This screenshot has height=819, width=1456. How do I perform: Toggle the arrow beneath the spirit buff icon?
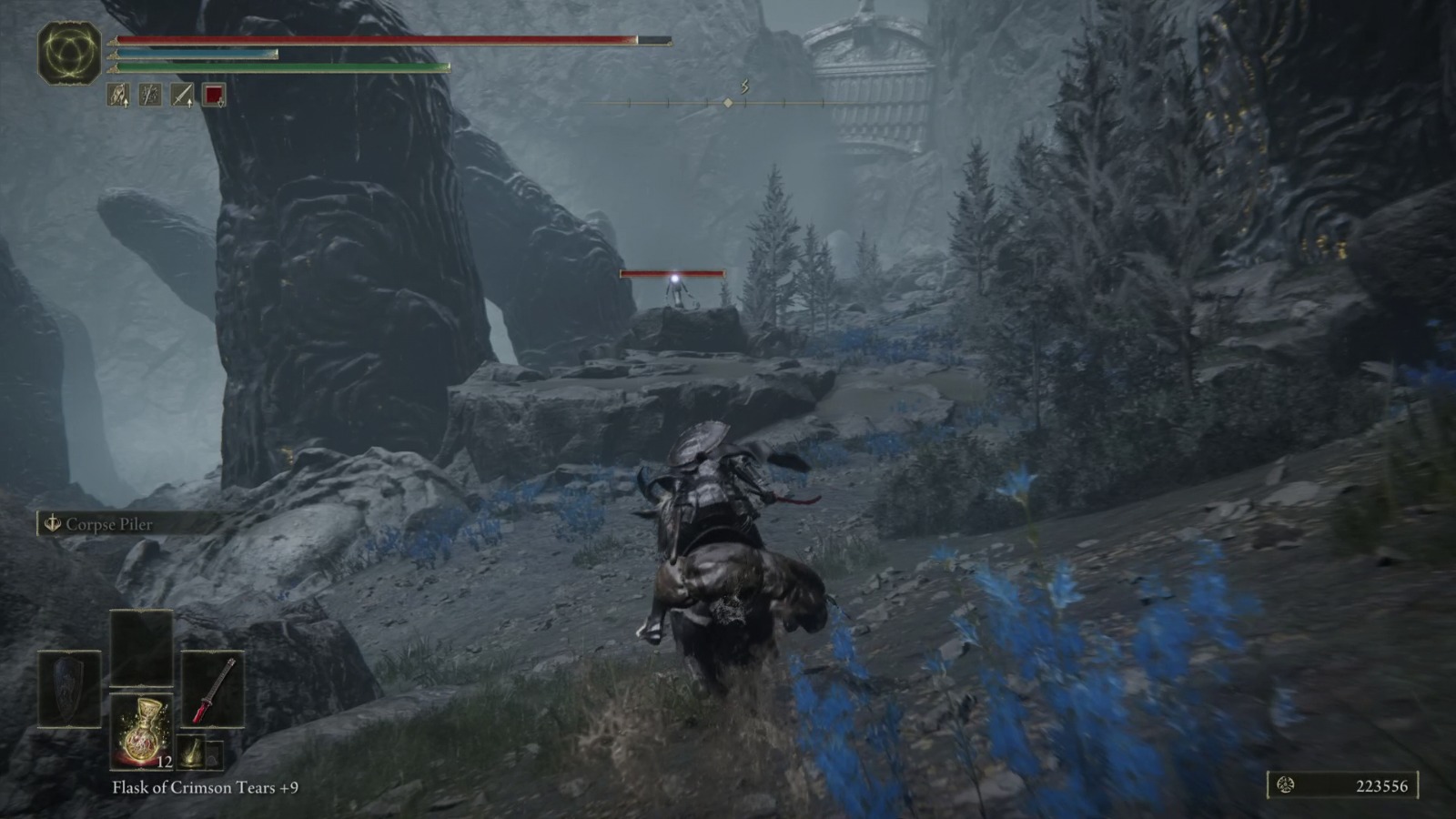click(126, 103)
